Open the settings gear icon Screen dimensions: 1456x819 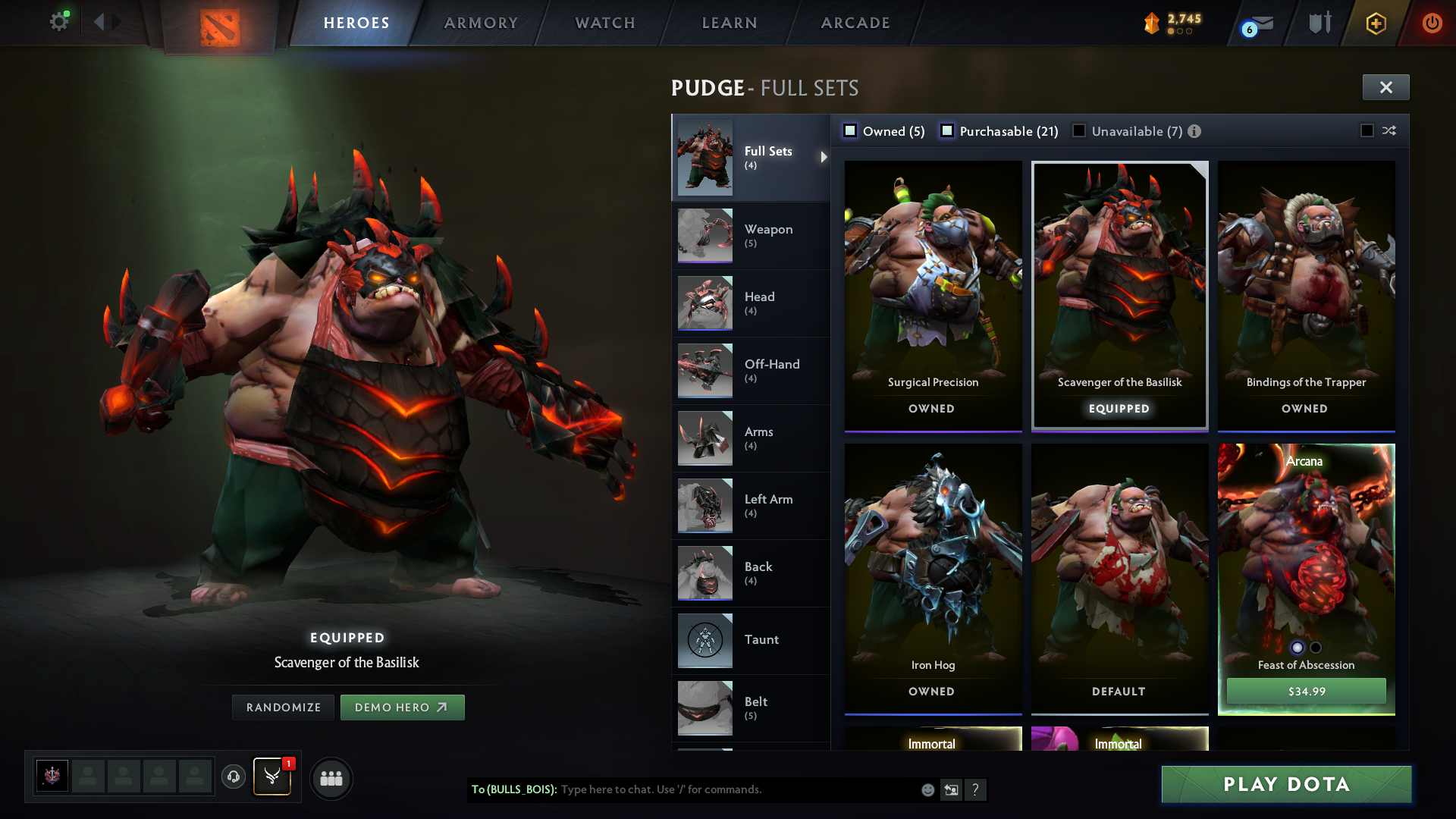[58, 21]
